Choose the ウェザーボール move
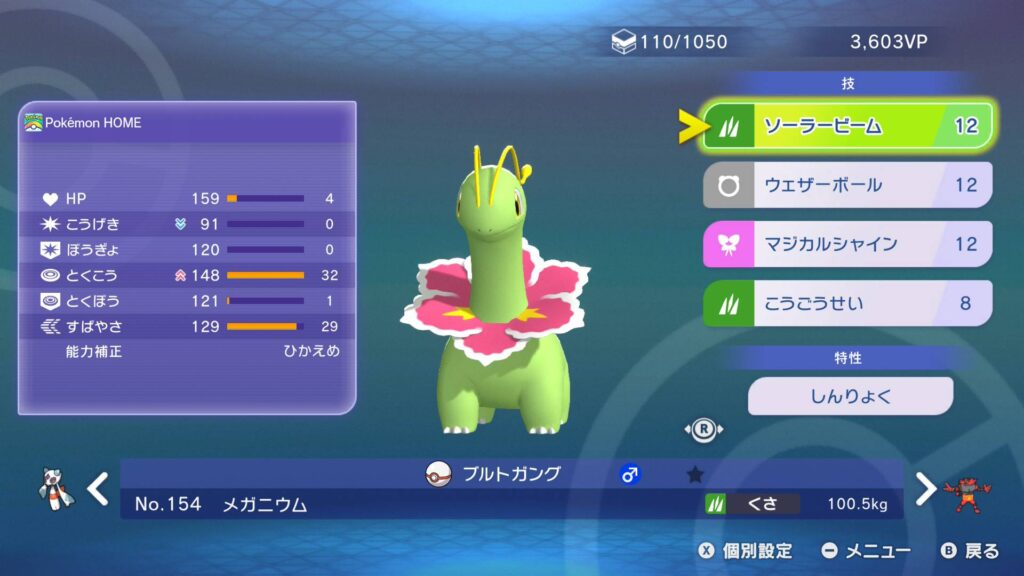The width and height of the screenshot is (1024, 576). [847, 185]
